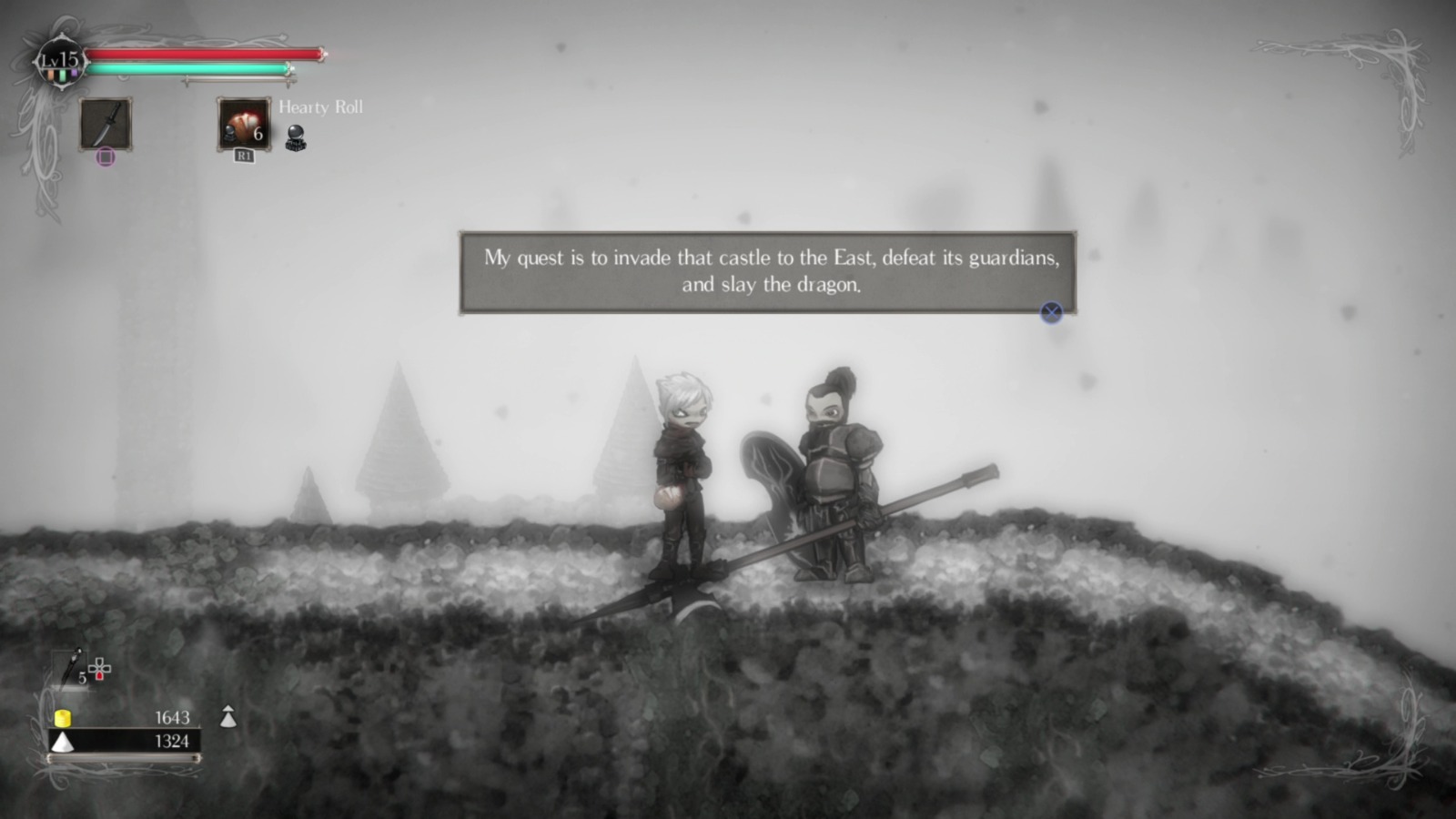Click the salt total 1324 field
Screen dimensions: 1456x819
click(x=172, y=740)
